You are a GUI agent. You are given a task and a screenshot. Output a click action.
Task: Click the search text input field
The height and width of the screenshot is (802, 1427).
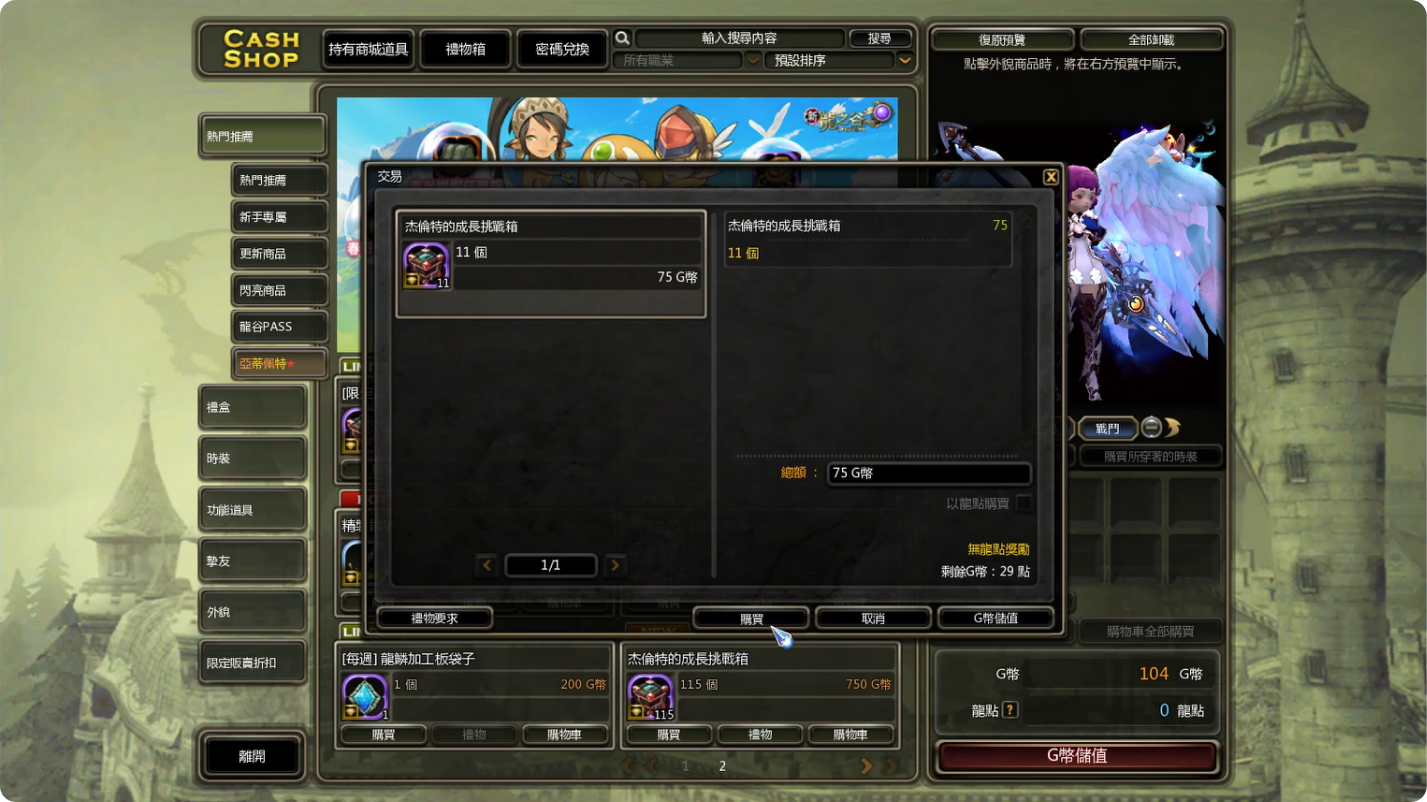point(739,38)
